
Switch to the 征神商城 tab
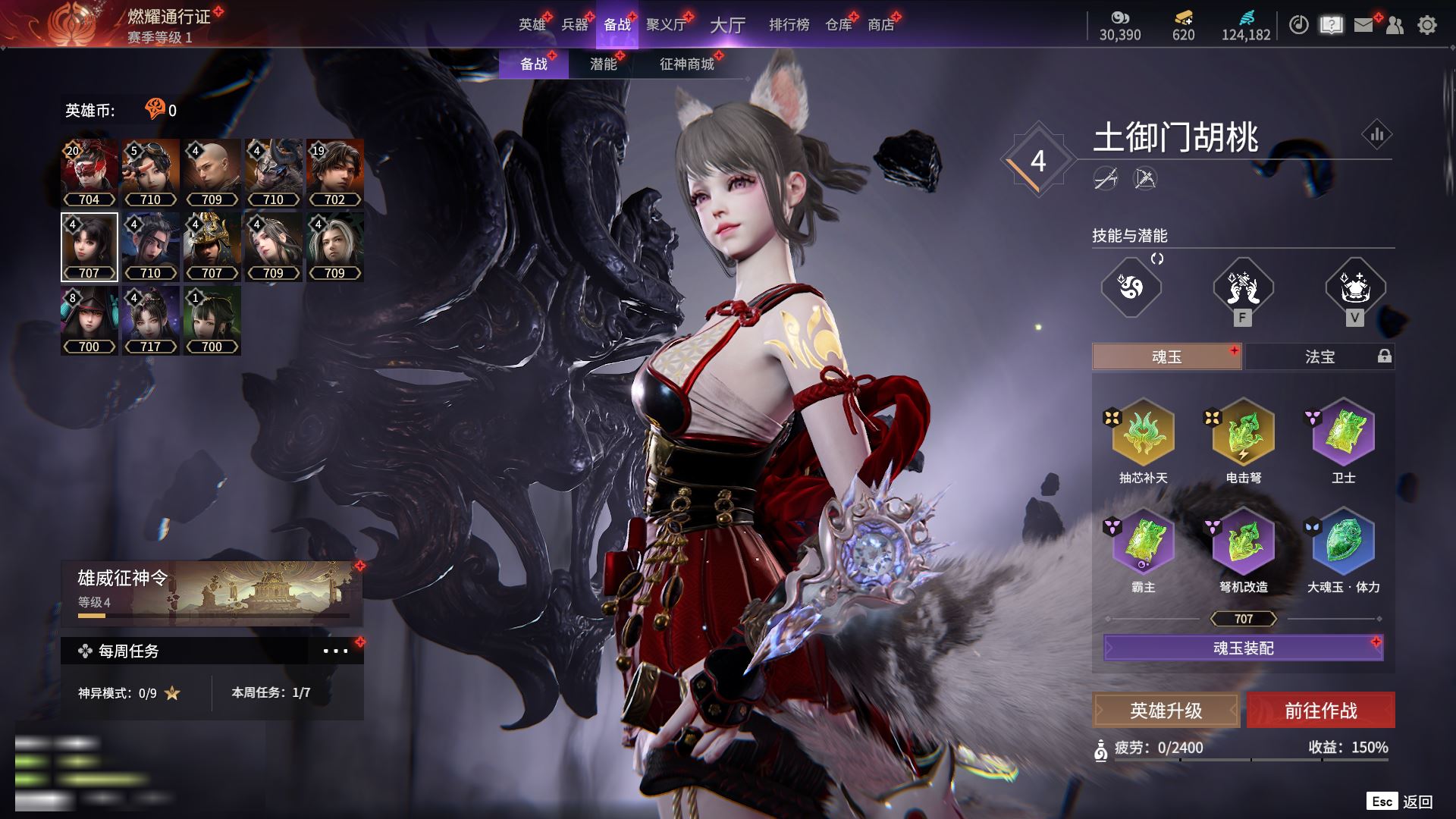tap(687, 64)
